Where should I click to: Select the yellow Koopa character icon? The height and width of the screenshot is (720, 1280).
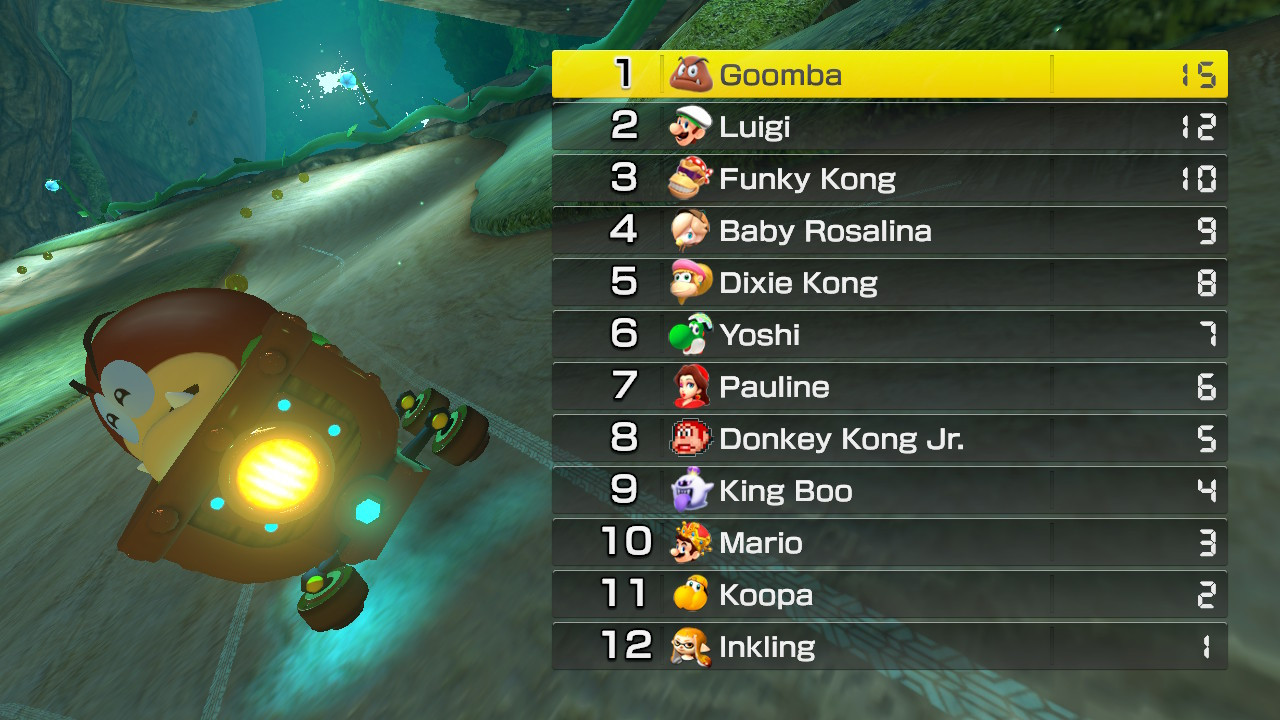(687, 595)
